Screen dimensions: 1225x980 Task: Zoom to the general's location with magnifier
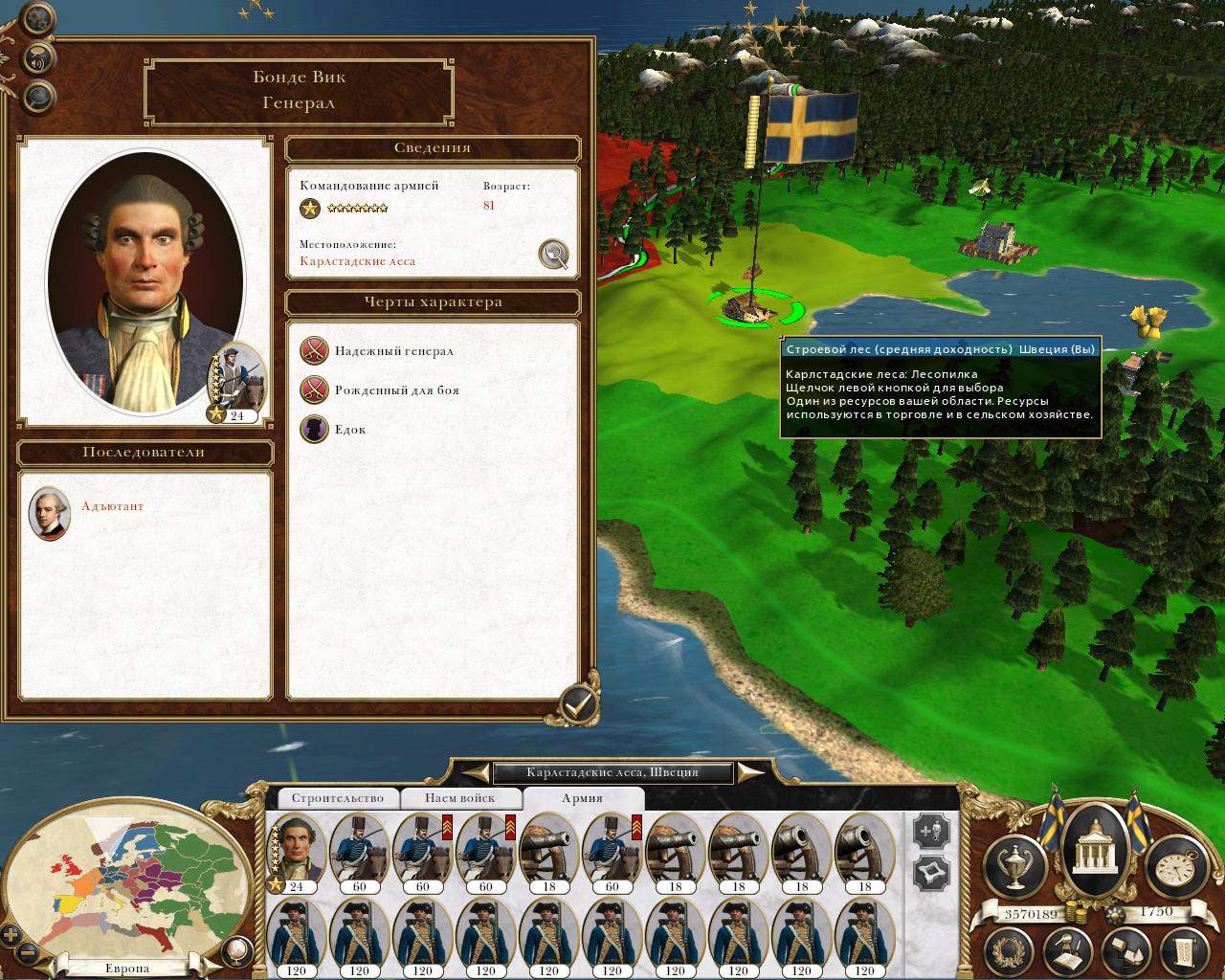[x=553, y=254]
